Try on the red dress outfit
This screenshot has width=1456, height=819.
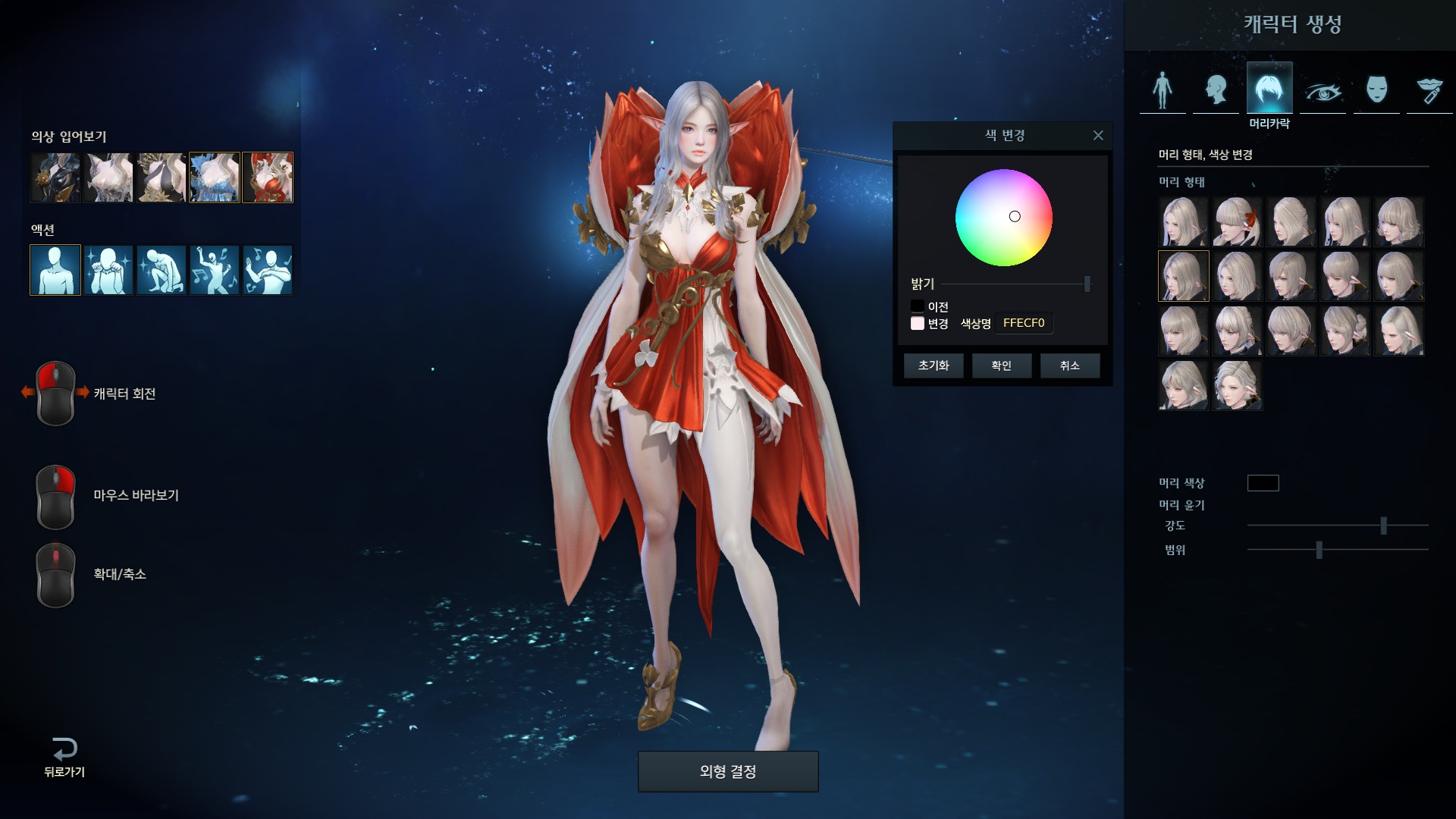coord(268,177)
